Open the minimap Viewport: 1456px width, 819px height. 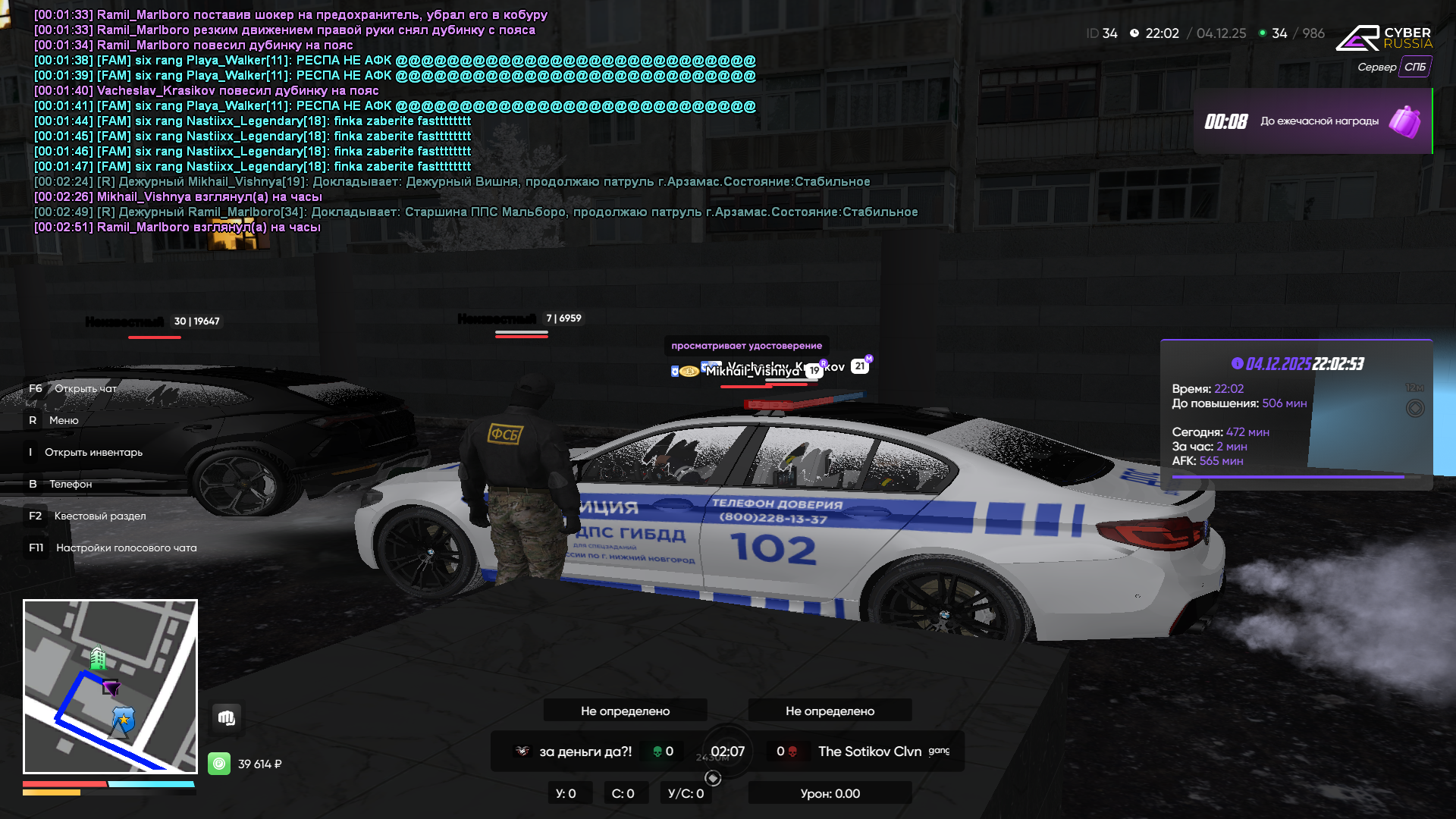tap(110, 686)
